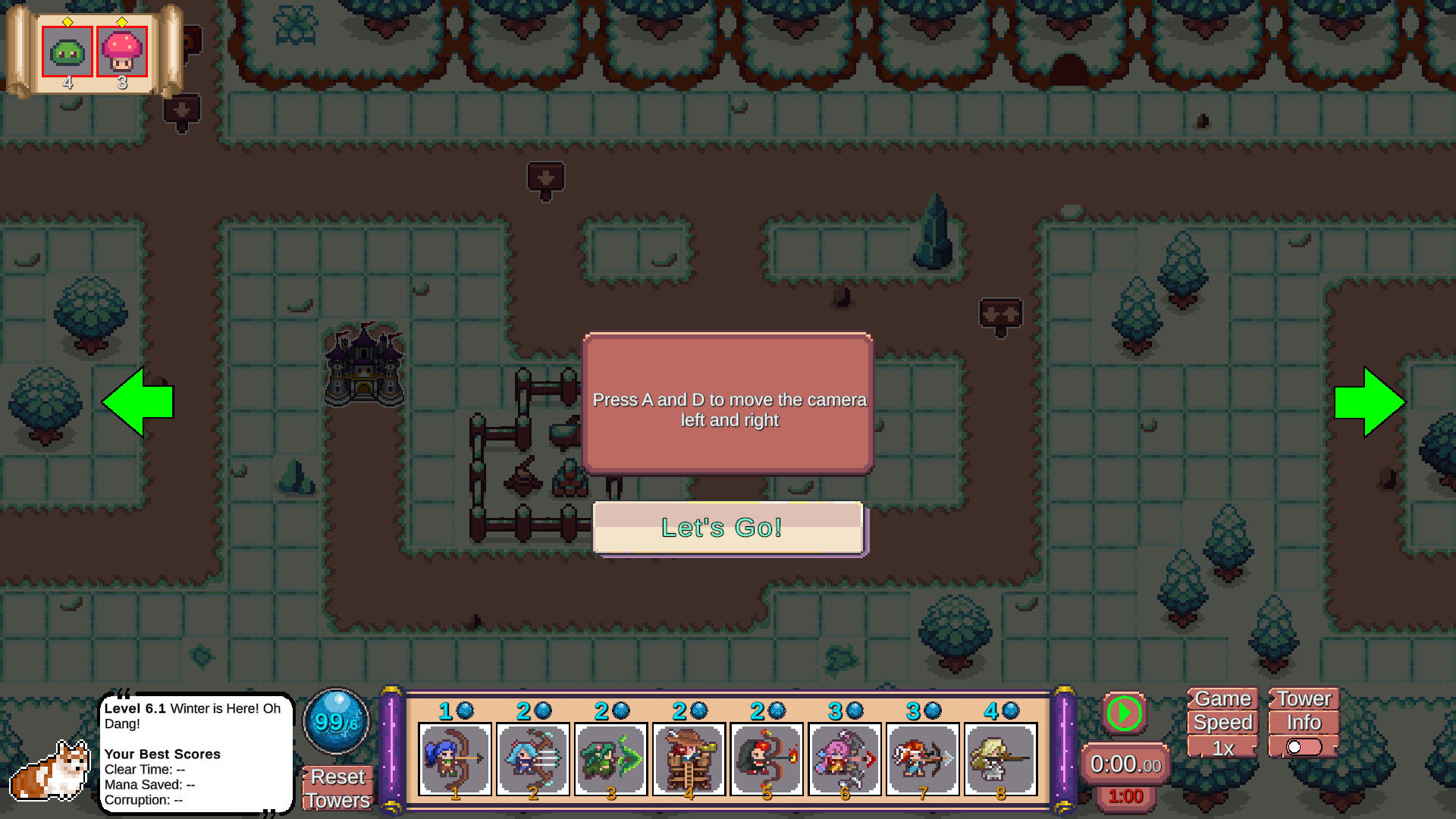Click the 0:00.00 timer display
This screenshot has width=1456, height=819.
1125,764
